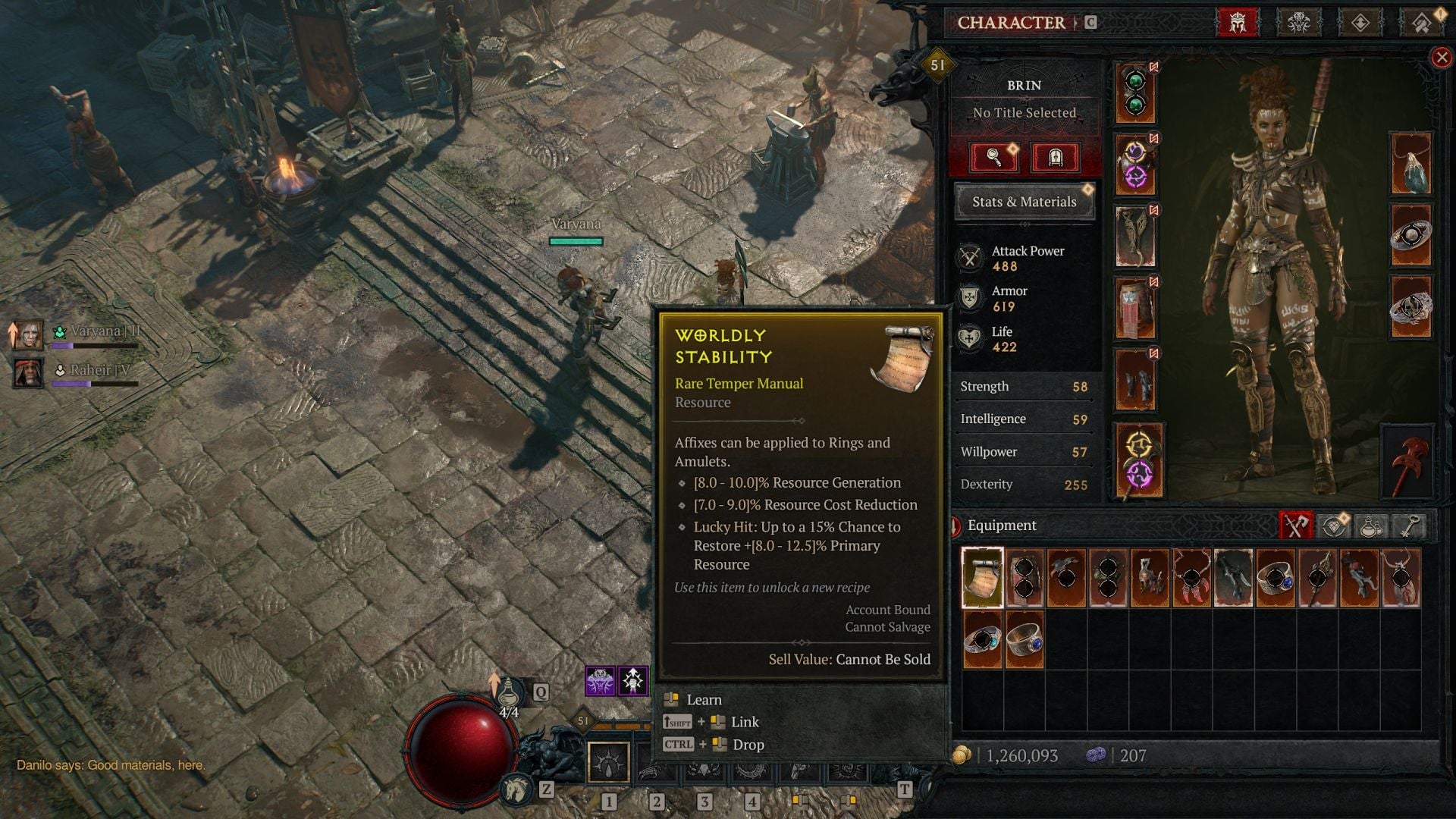Viewport: 1456px width, 819px height.
Task: Open the diamond-arrows tab in the top bar
Action: (1360, 21)
